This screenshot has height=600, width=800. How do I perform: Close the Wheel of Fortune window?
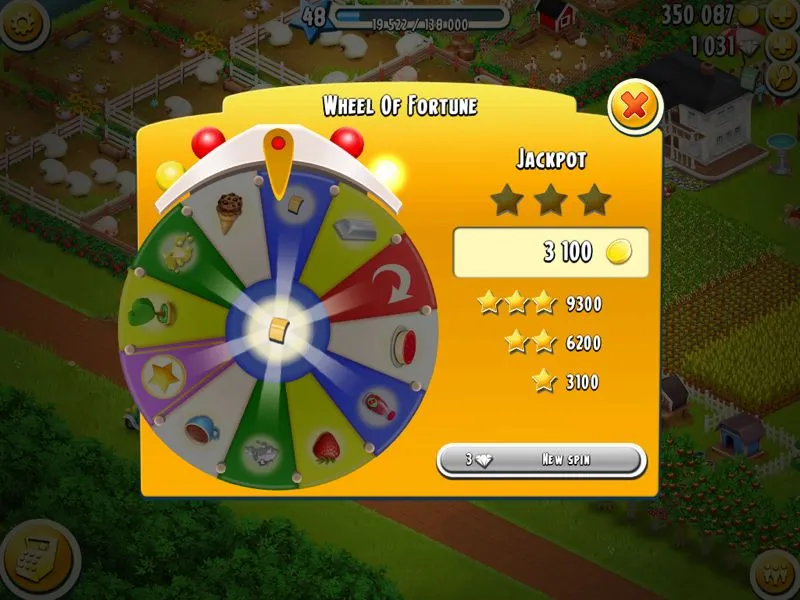pyautogui.click(x=634, y=106)
